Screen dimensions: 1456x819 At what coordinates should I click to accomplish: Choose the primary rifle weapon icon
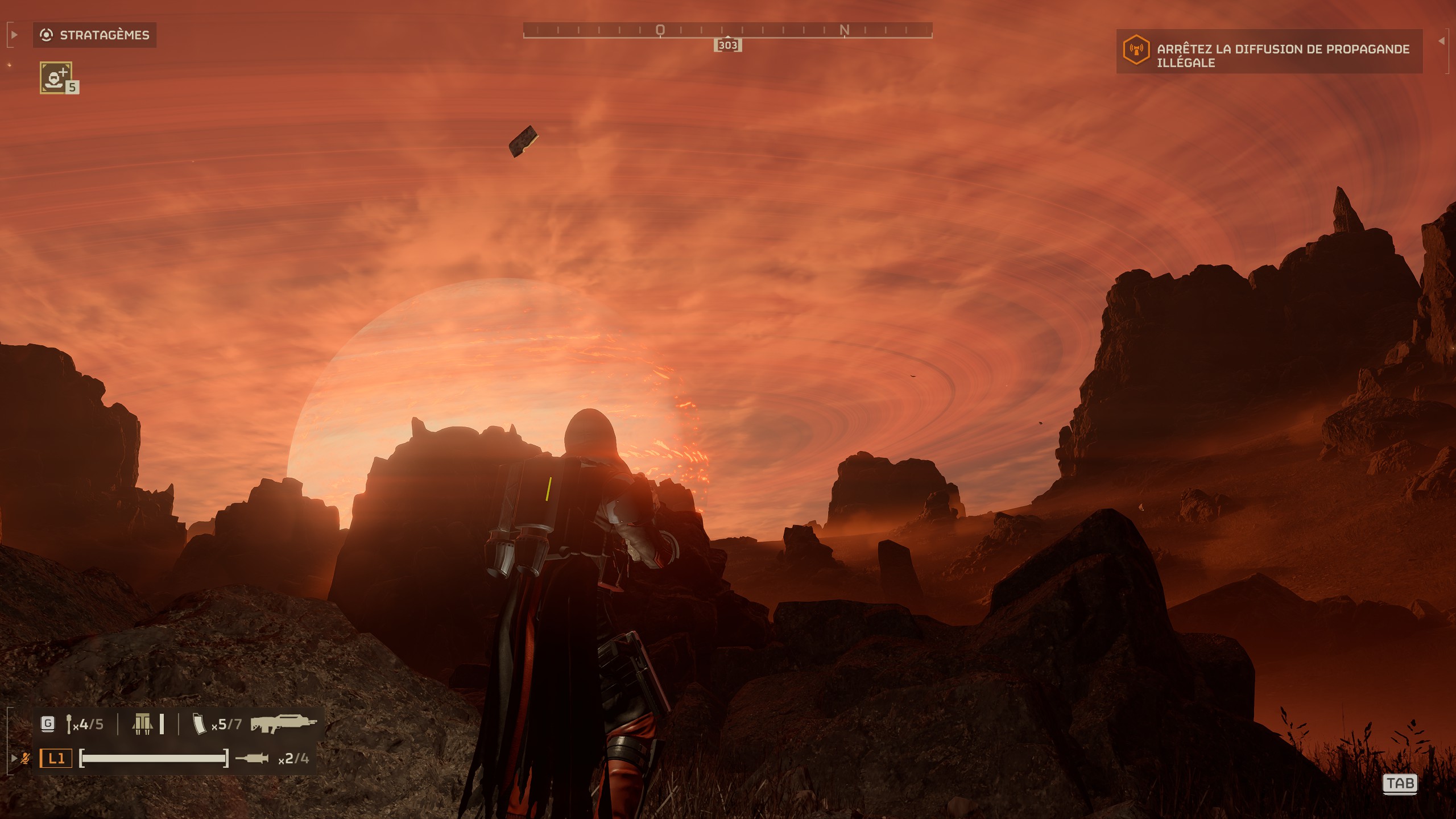283,724
